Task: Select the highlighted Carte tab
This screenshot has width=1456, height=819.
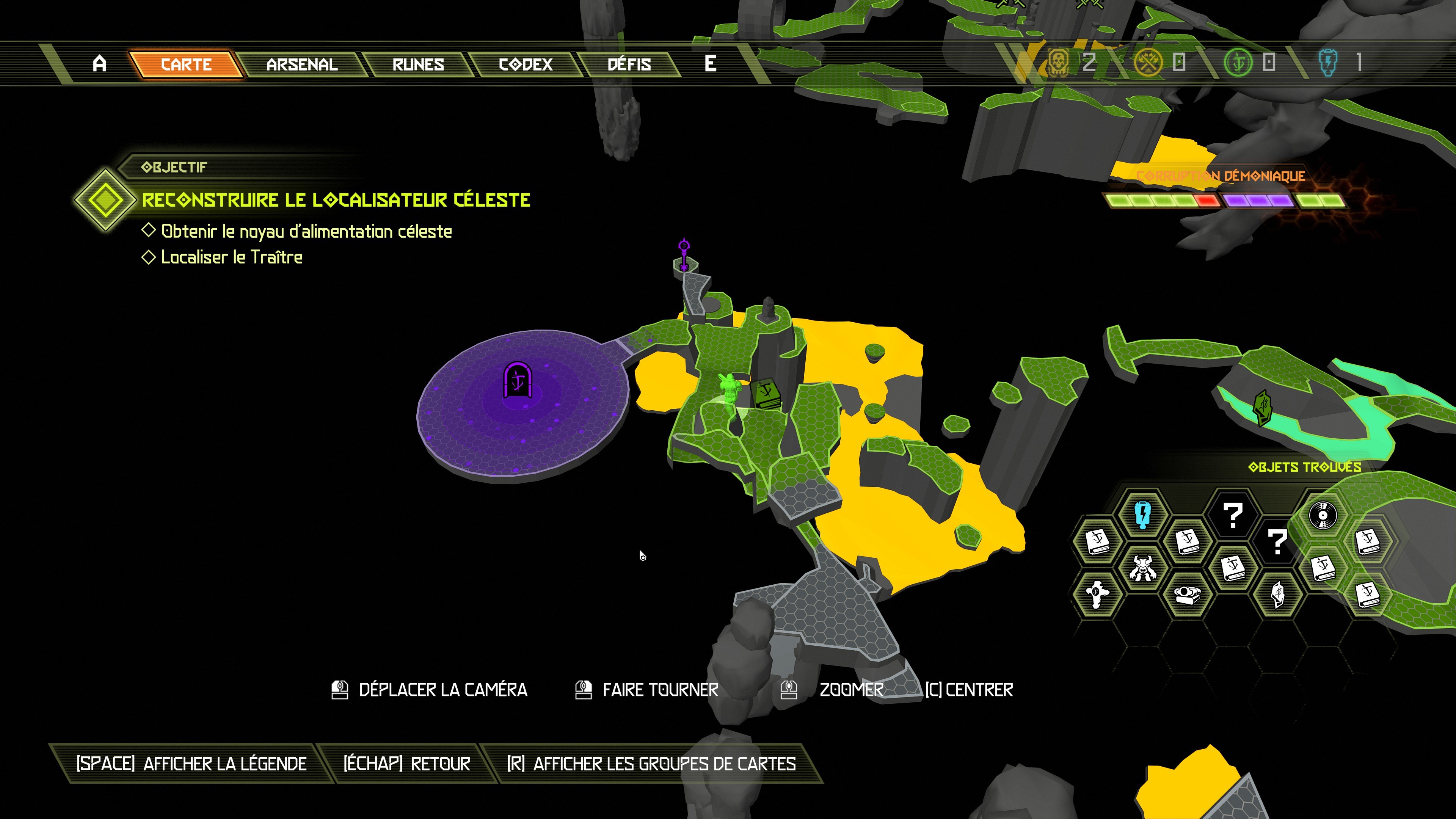Action: click(186, 64)
